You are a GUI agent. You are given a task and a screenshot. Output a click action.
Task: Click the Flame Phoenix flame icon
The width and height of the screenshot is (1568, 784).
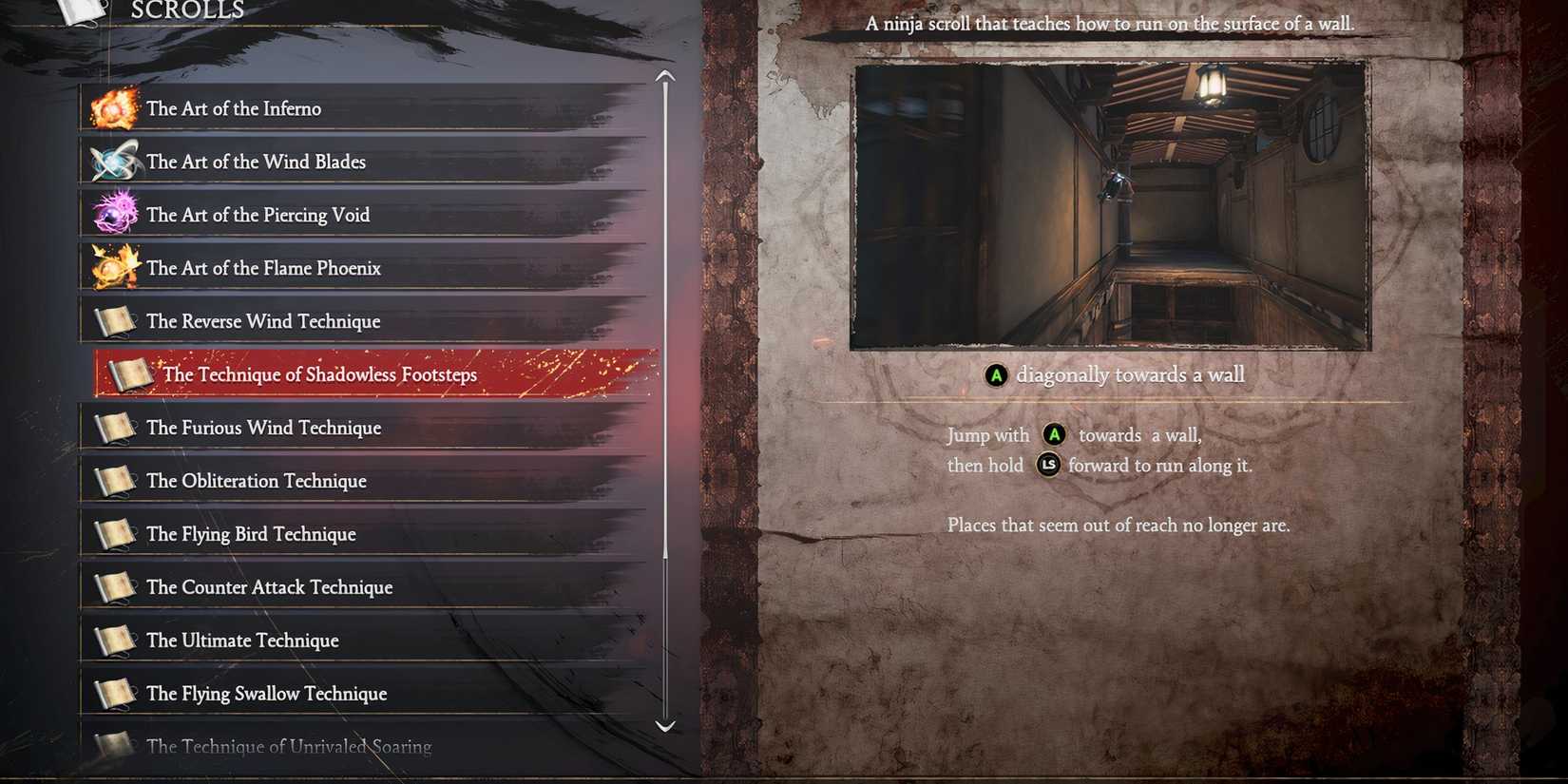coord(114,268)
